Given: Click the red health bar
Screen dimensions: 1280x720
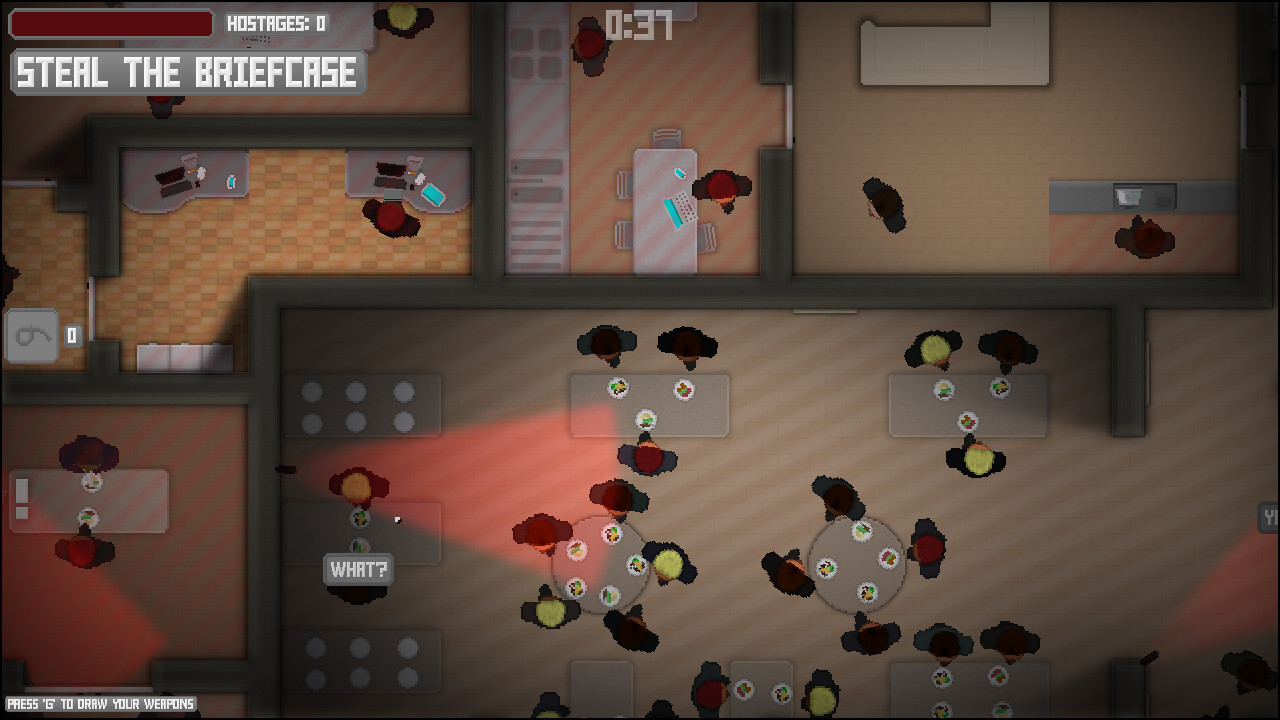Looking at the screenshot, I should pos(110,23).
